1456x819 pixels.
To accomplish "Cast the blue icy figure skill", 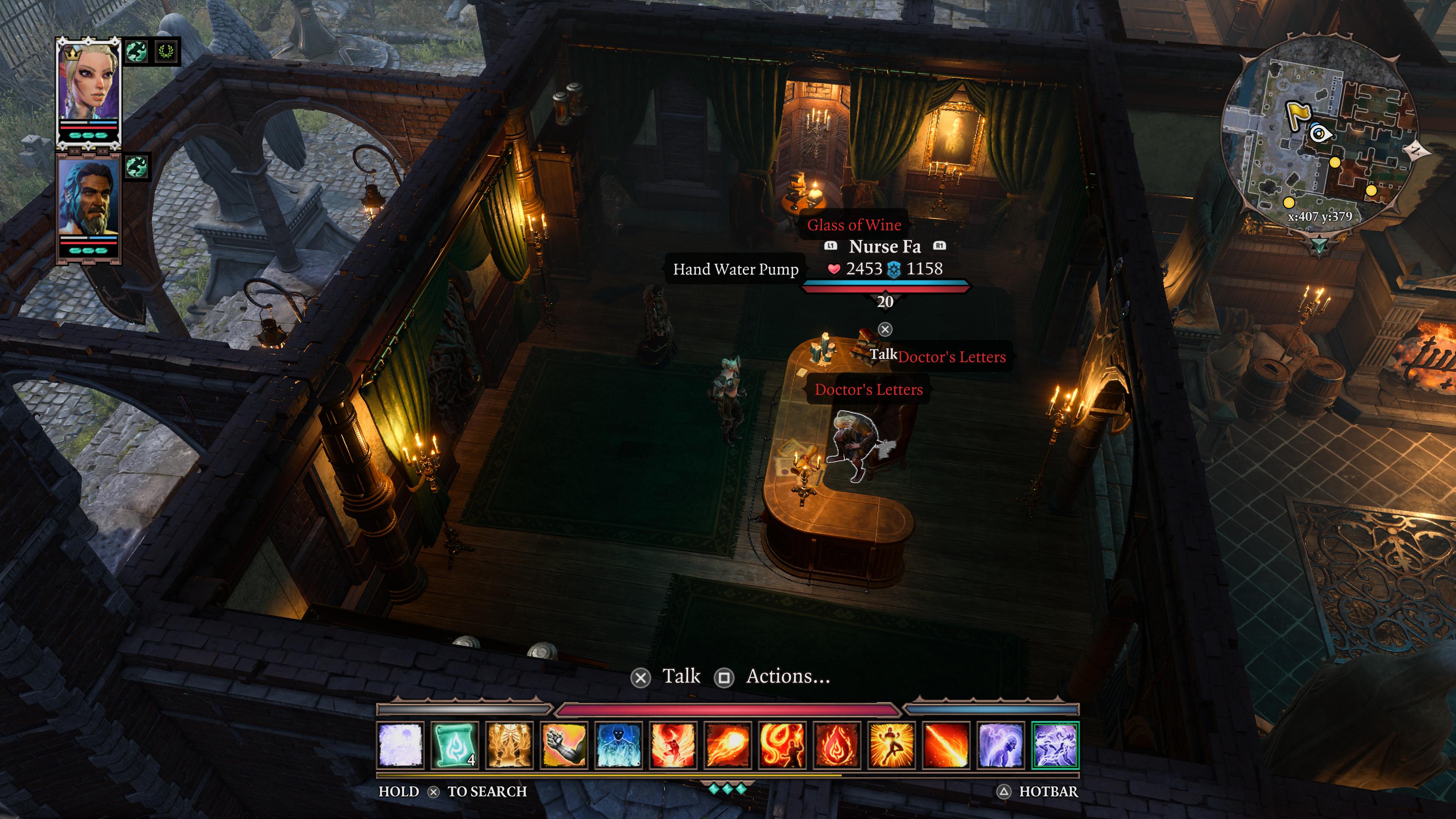I will coord(618,745).
